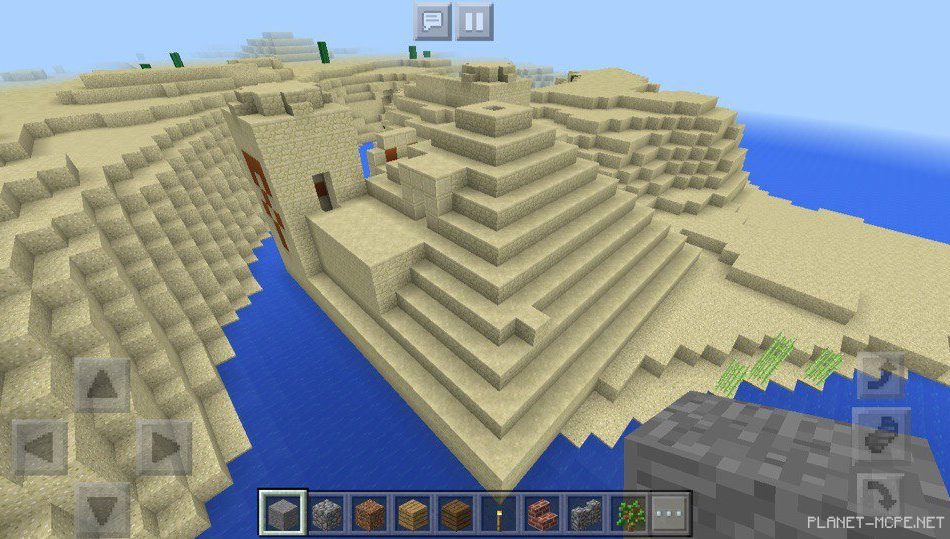Image resolution: width=950 pixels, height=539 pixels.
Task: Tap the fly down arrow button
Action: pos(880,493)
